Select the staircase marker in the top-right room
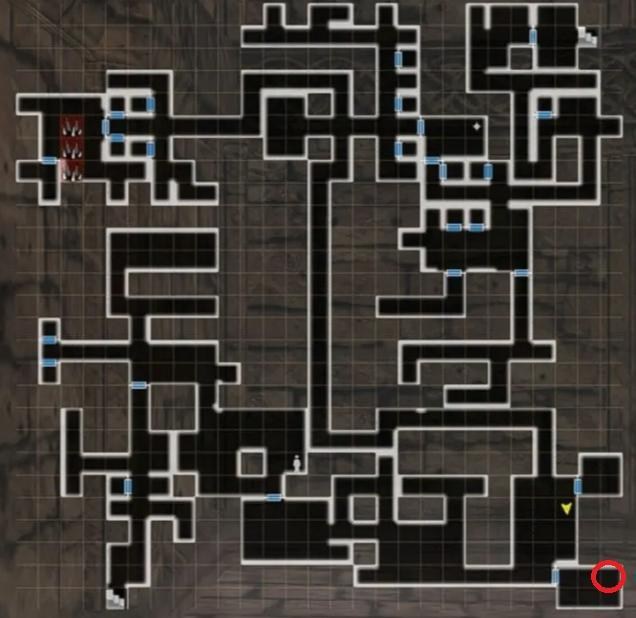 click(x=587, y=37)
